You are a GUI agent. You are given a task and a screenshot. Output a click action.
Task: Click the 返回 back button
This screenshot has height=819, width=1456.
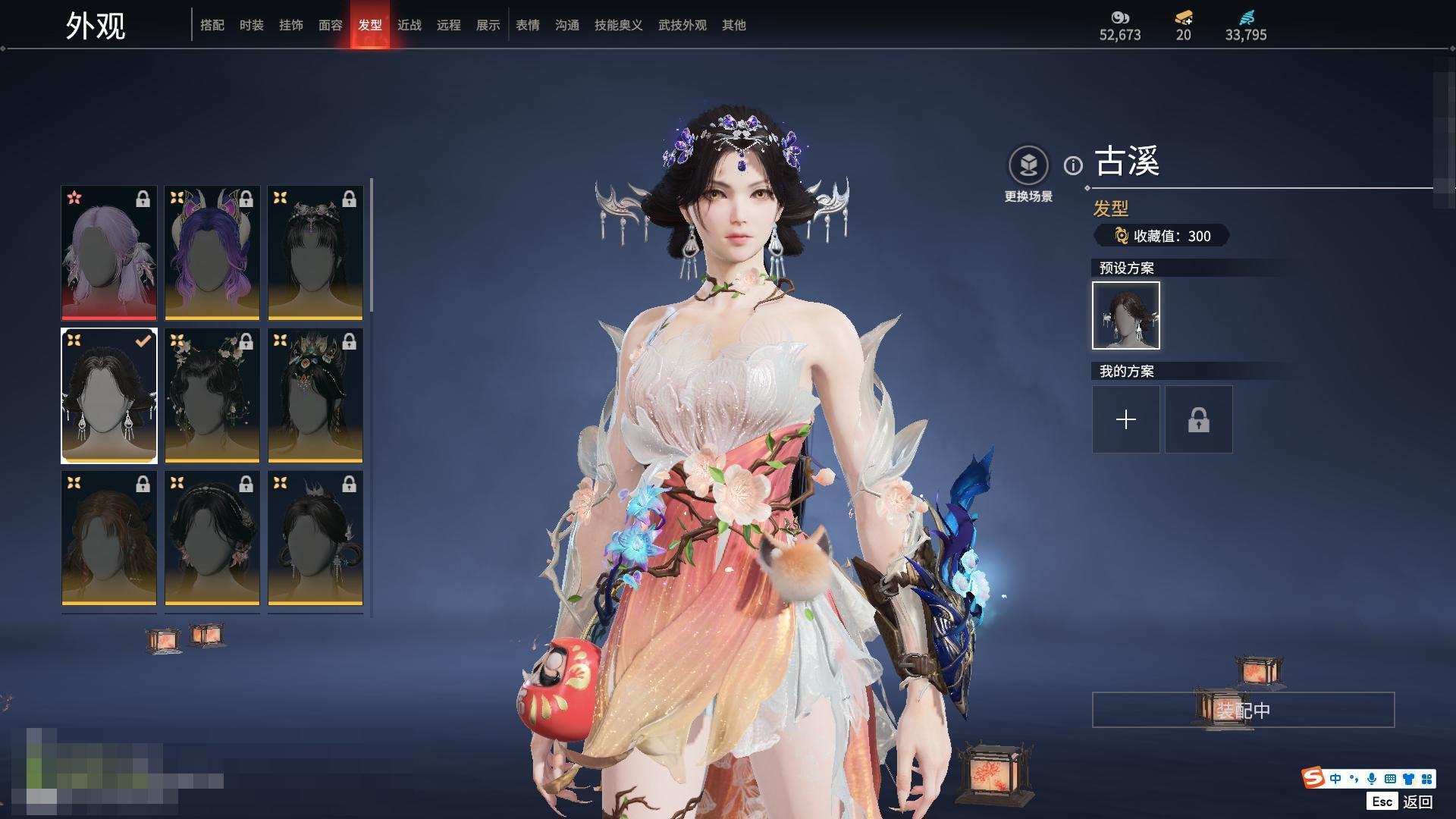point(1417,802)
